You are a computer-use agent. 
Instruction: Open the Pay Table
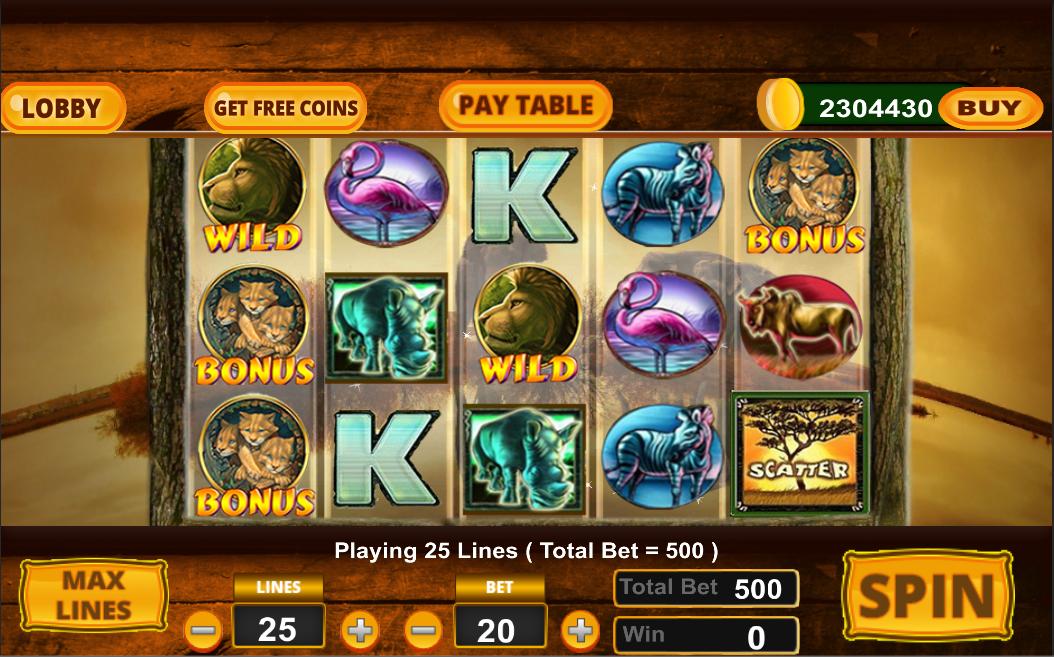click(525, 106)
